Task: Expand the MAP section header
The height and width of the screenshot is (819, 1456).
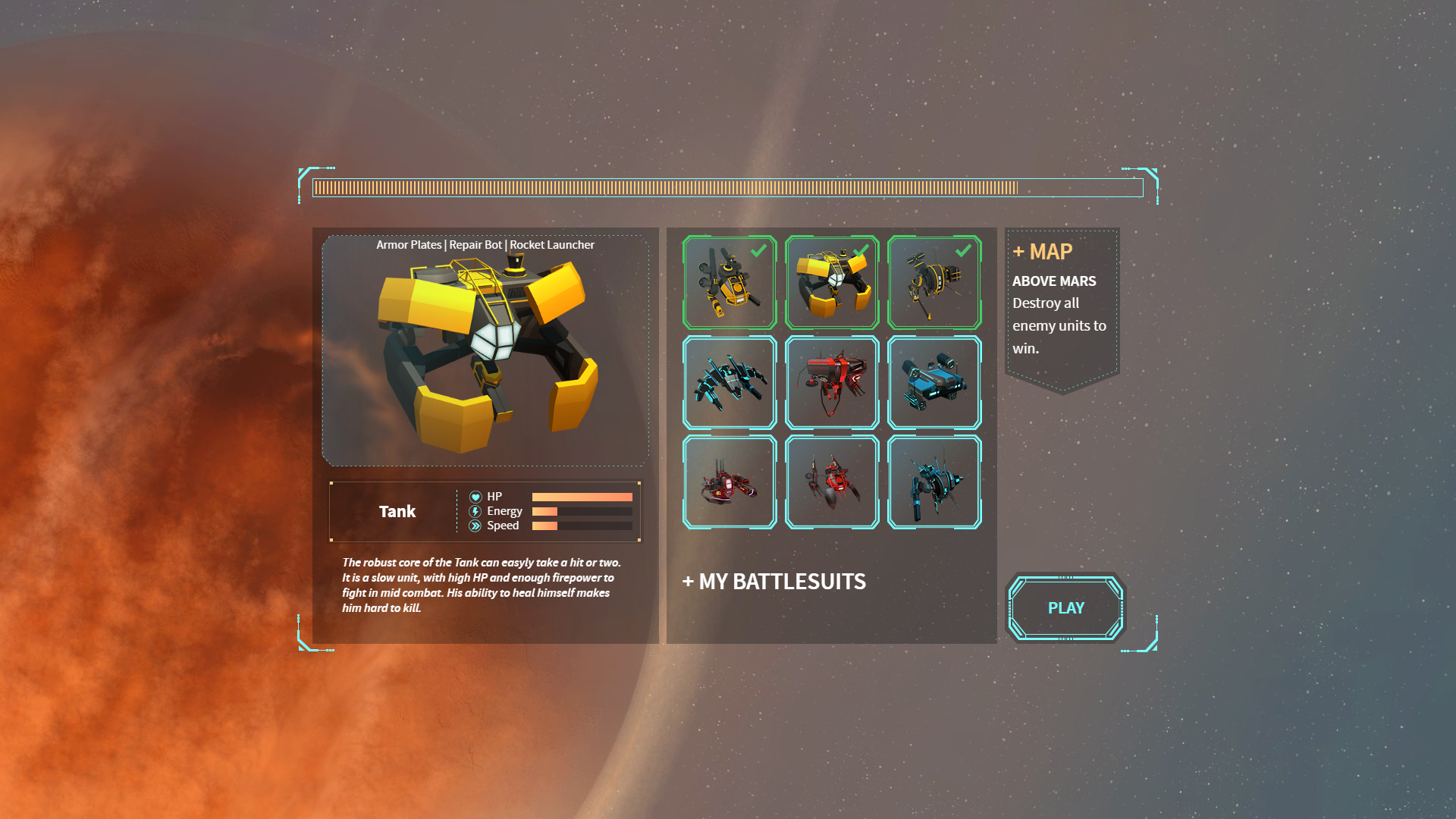Action: pos(1043,252)
